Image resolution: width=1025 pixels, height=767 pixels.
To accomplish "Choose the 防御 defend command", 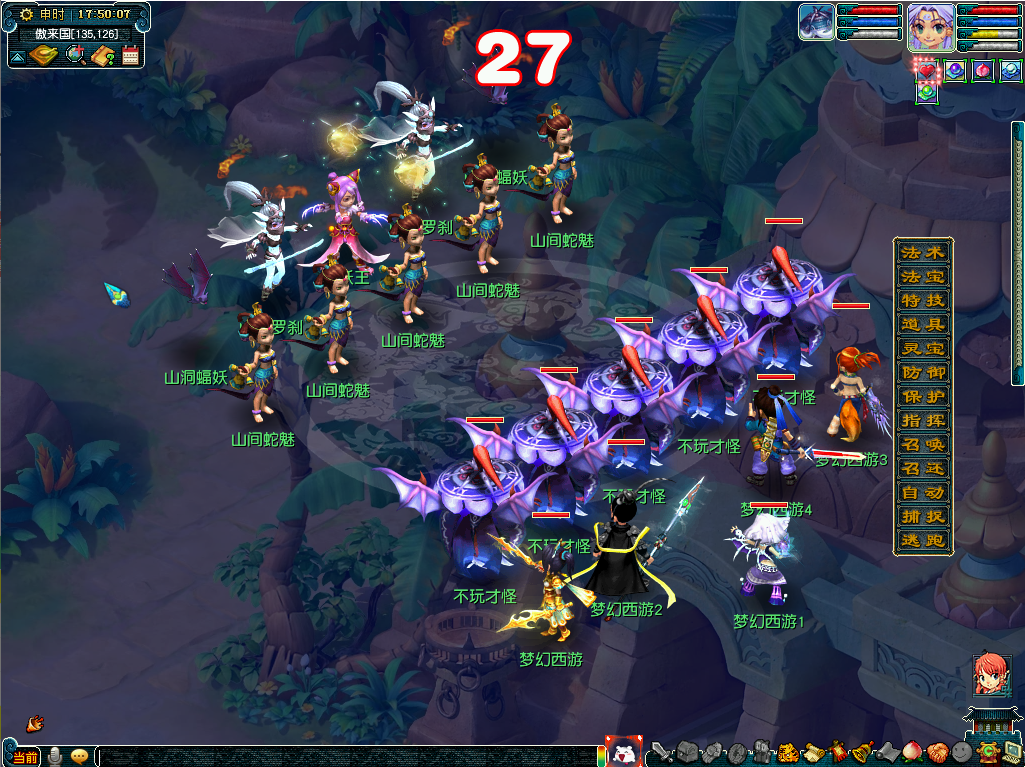I will [922, 372].
